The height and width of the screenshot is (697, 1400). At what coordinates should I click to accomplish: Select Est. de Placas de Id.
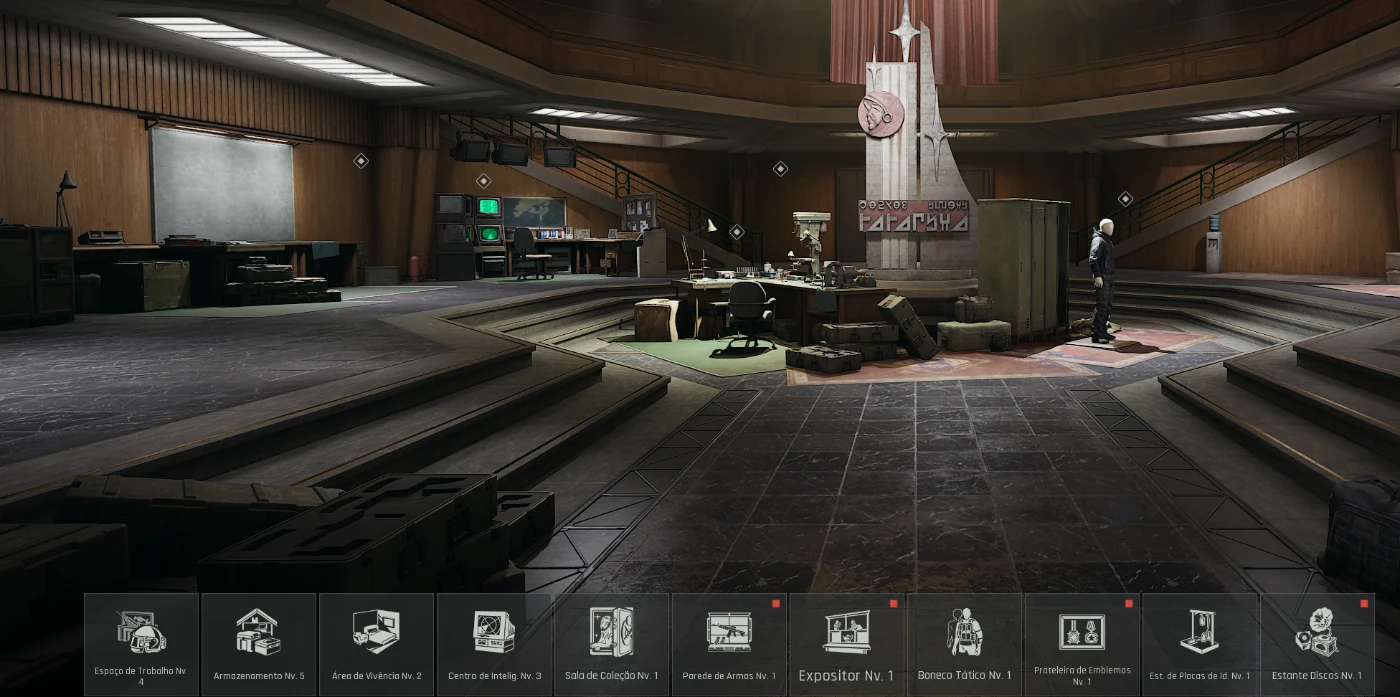point(1199,643)
